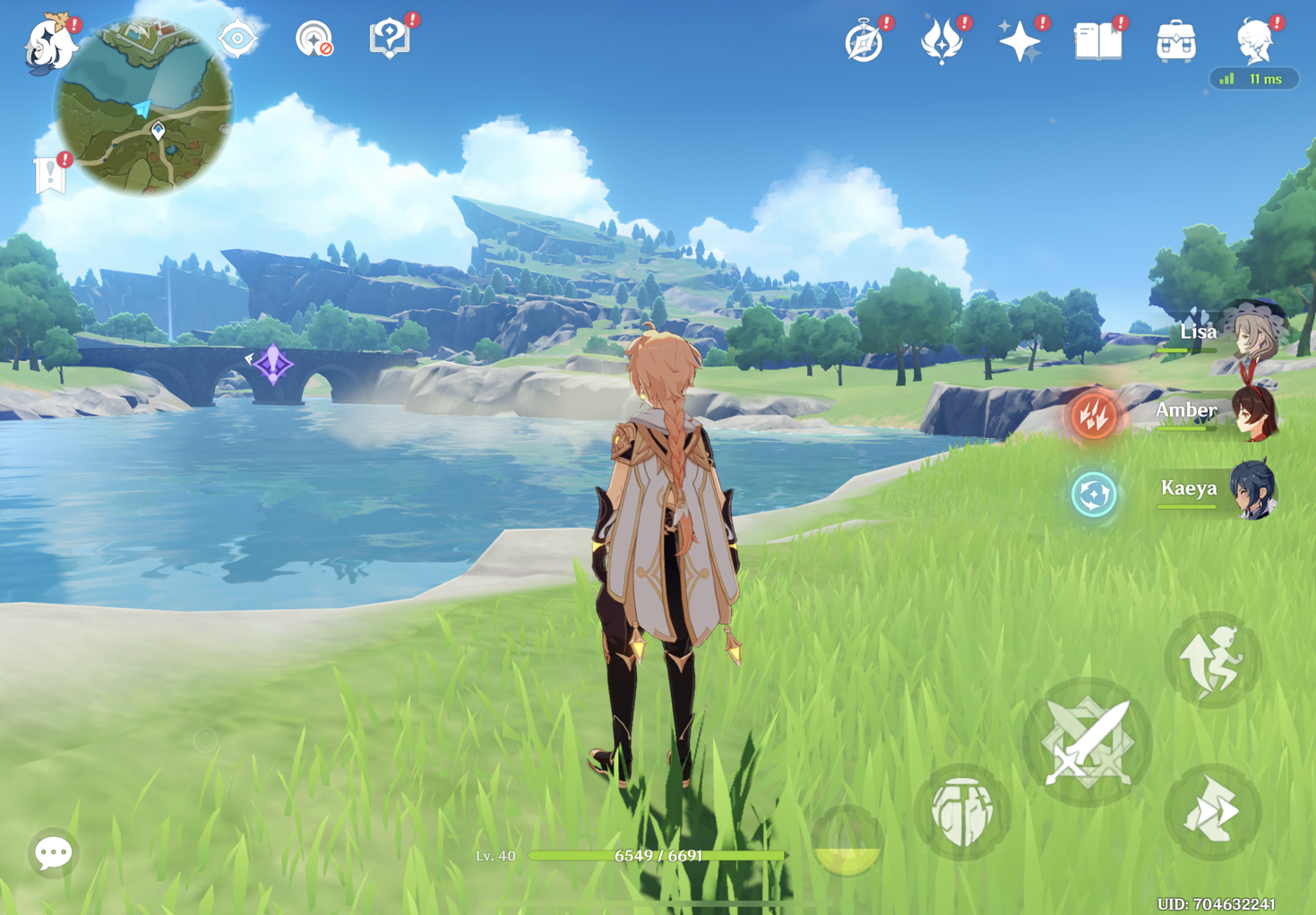Image resolution: width=1316 pixels, height=915 pixels.
Task: Open the quest bookmark icon below the minimap
Action: [x=50, y=175]
